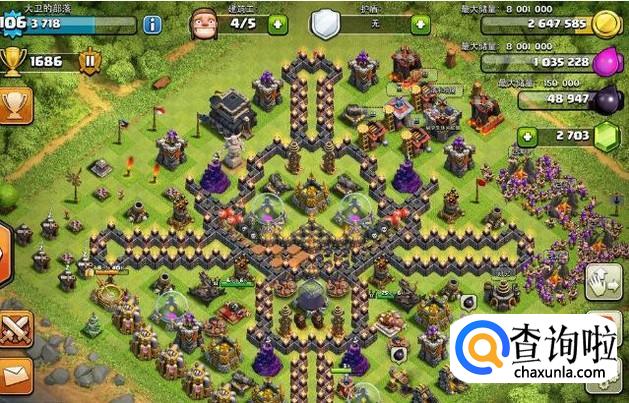Start an attack with the crossed swords button
The height and width of the screenshot is (403, 629).
[16, 328]
